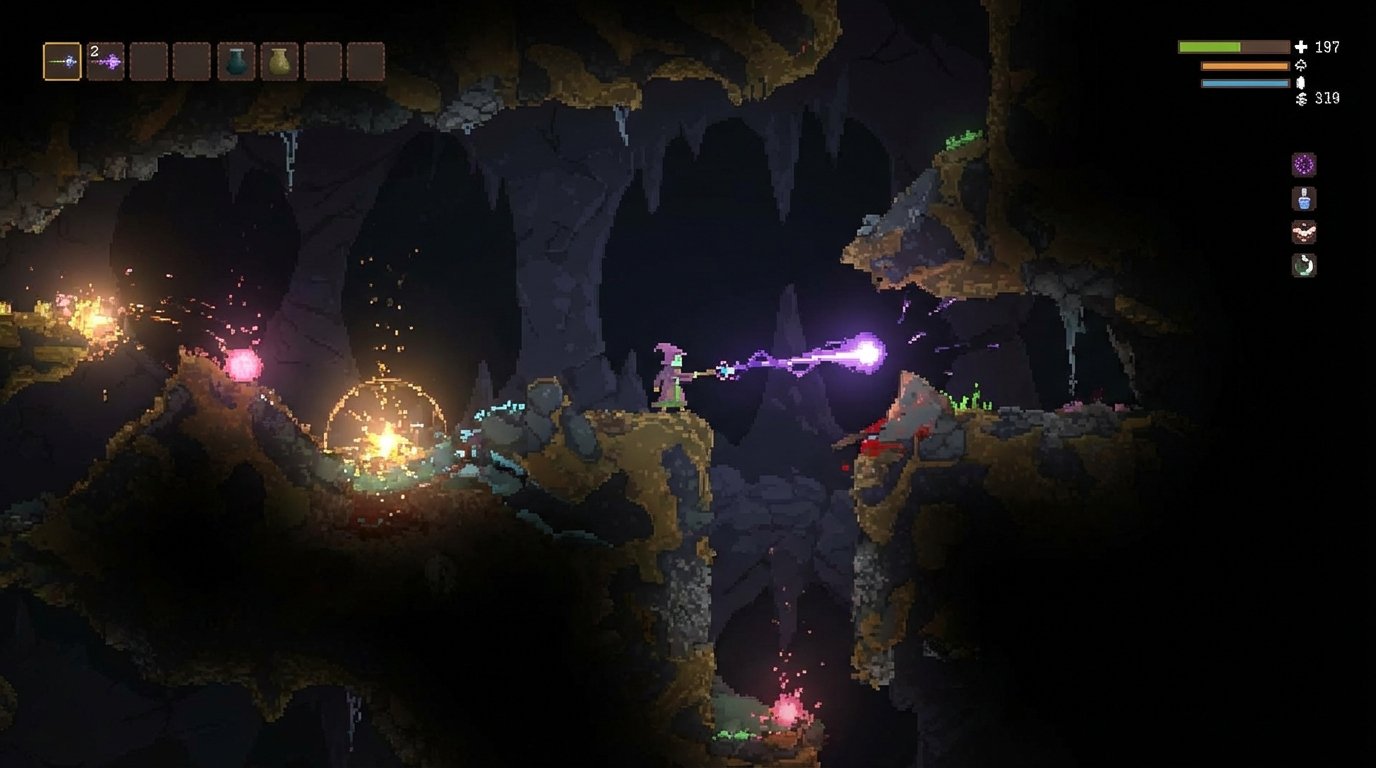Viewport: 1376px width, 768px height.
Task: Click the blue reload bar
Action: click(1243, 82)
